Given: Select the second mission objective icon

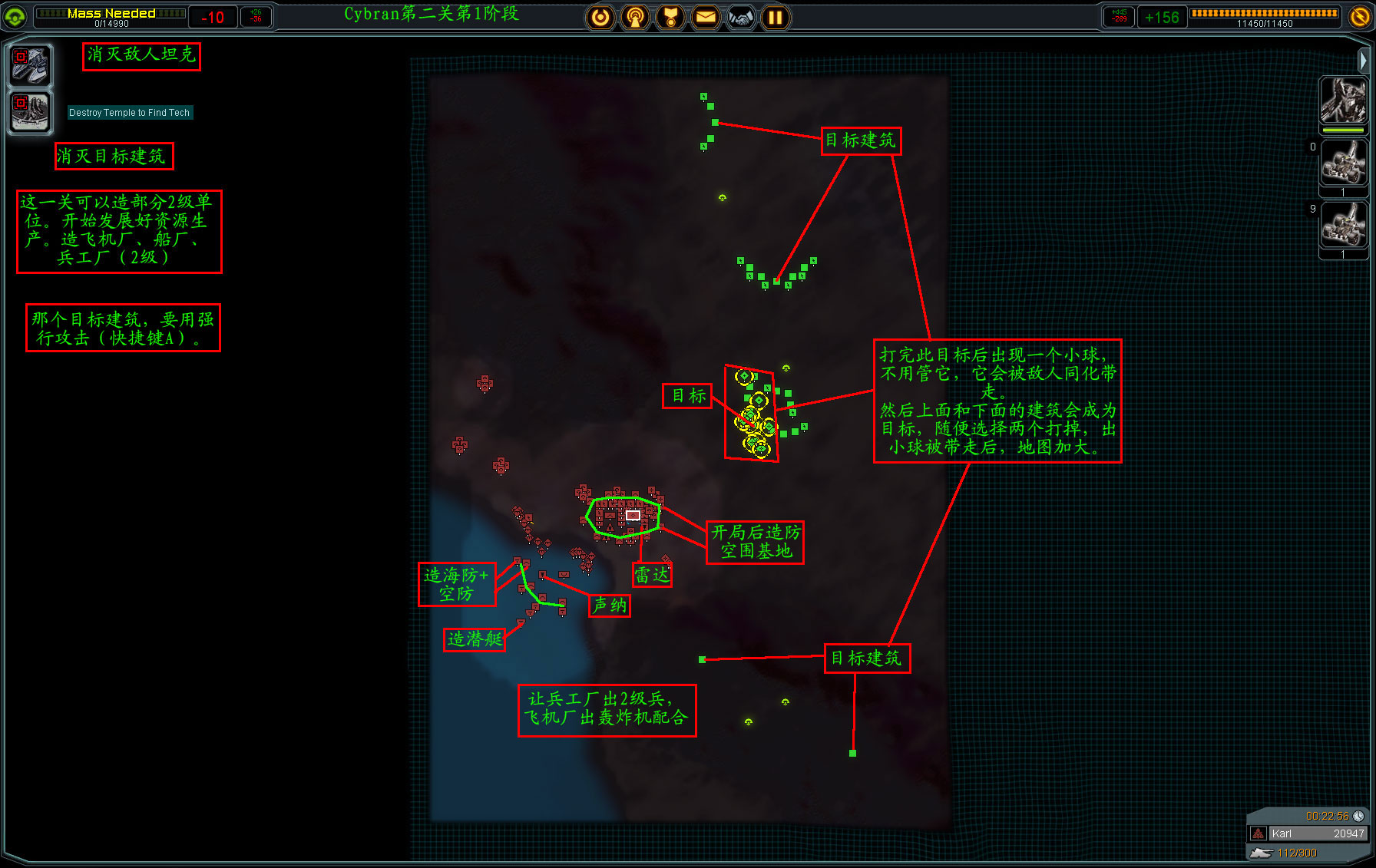Looking at the screenshot, I should click(30, 112).
